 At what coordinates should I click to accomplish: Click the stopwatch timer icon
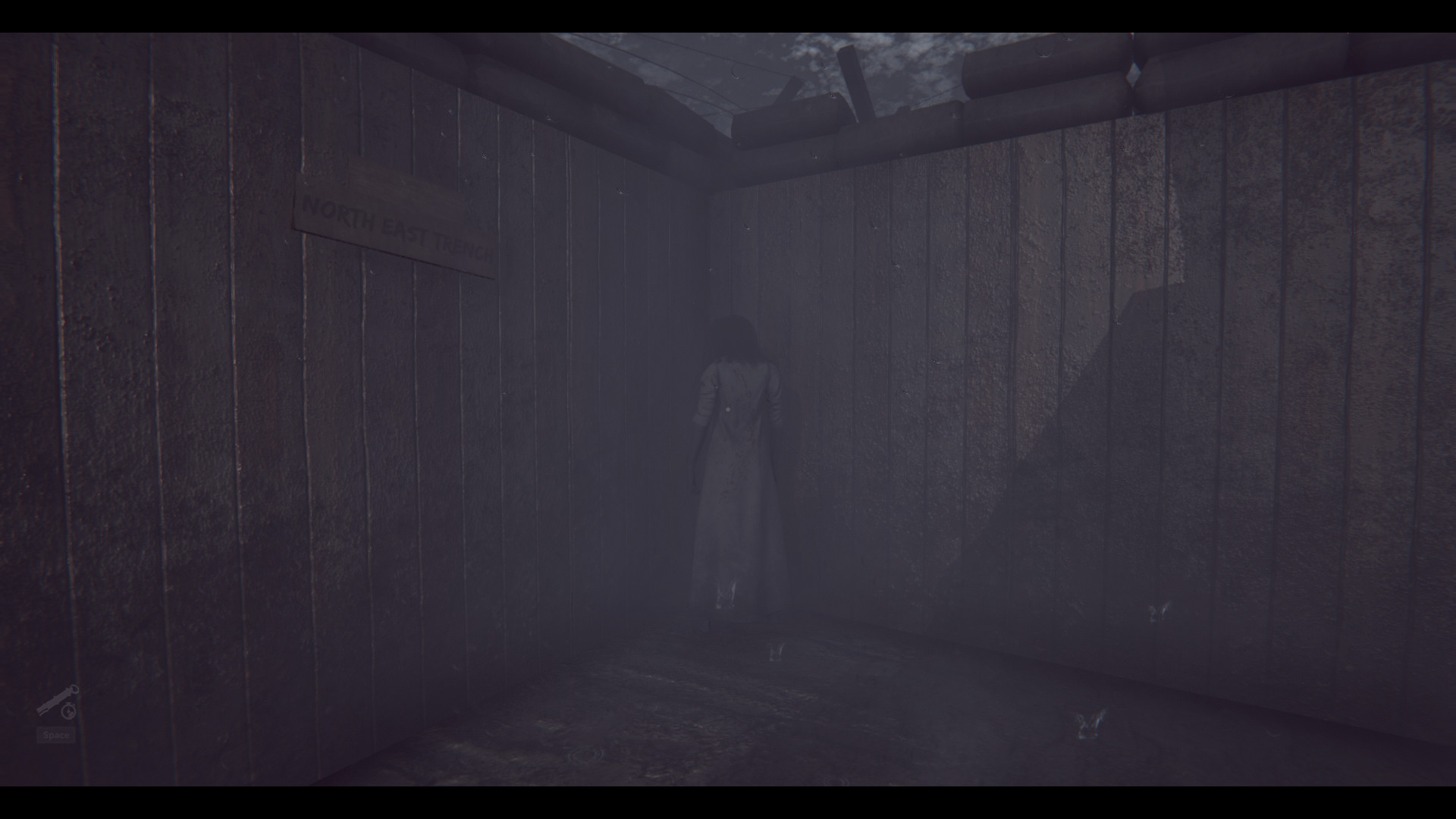pos(67,711)
